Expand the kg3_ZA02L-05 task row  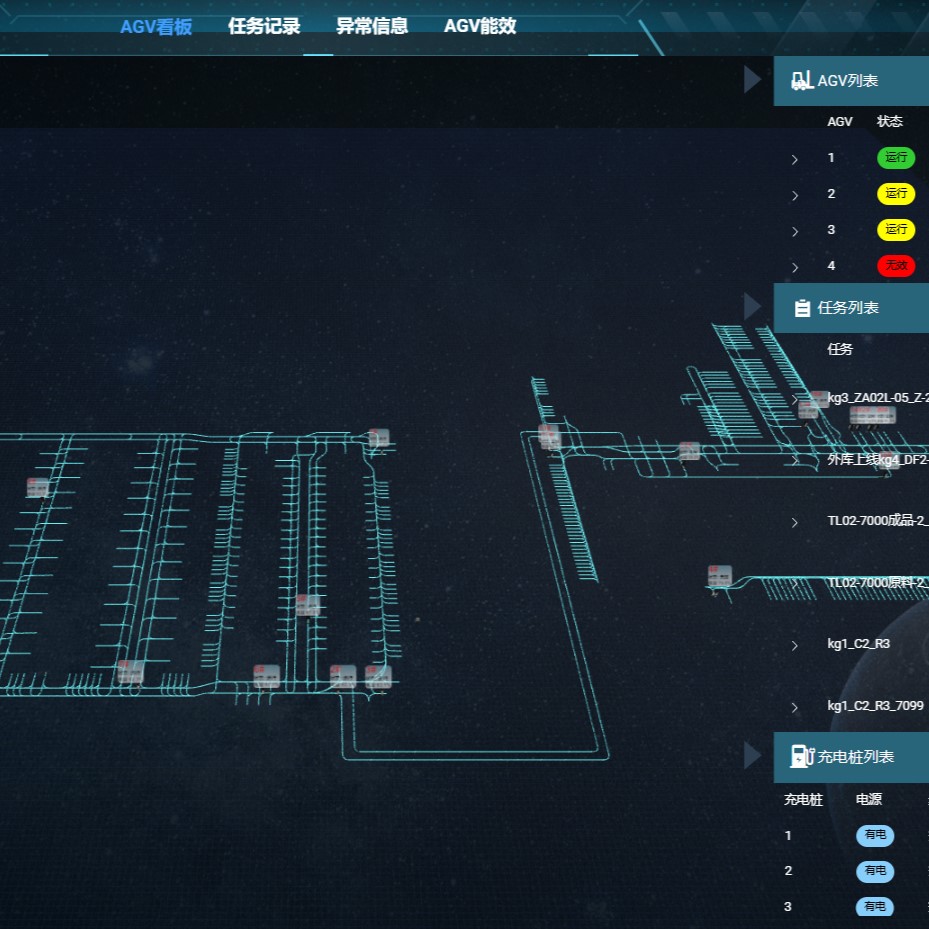click(795, 399)
